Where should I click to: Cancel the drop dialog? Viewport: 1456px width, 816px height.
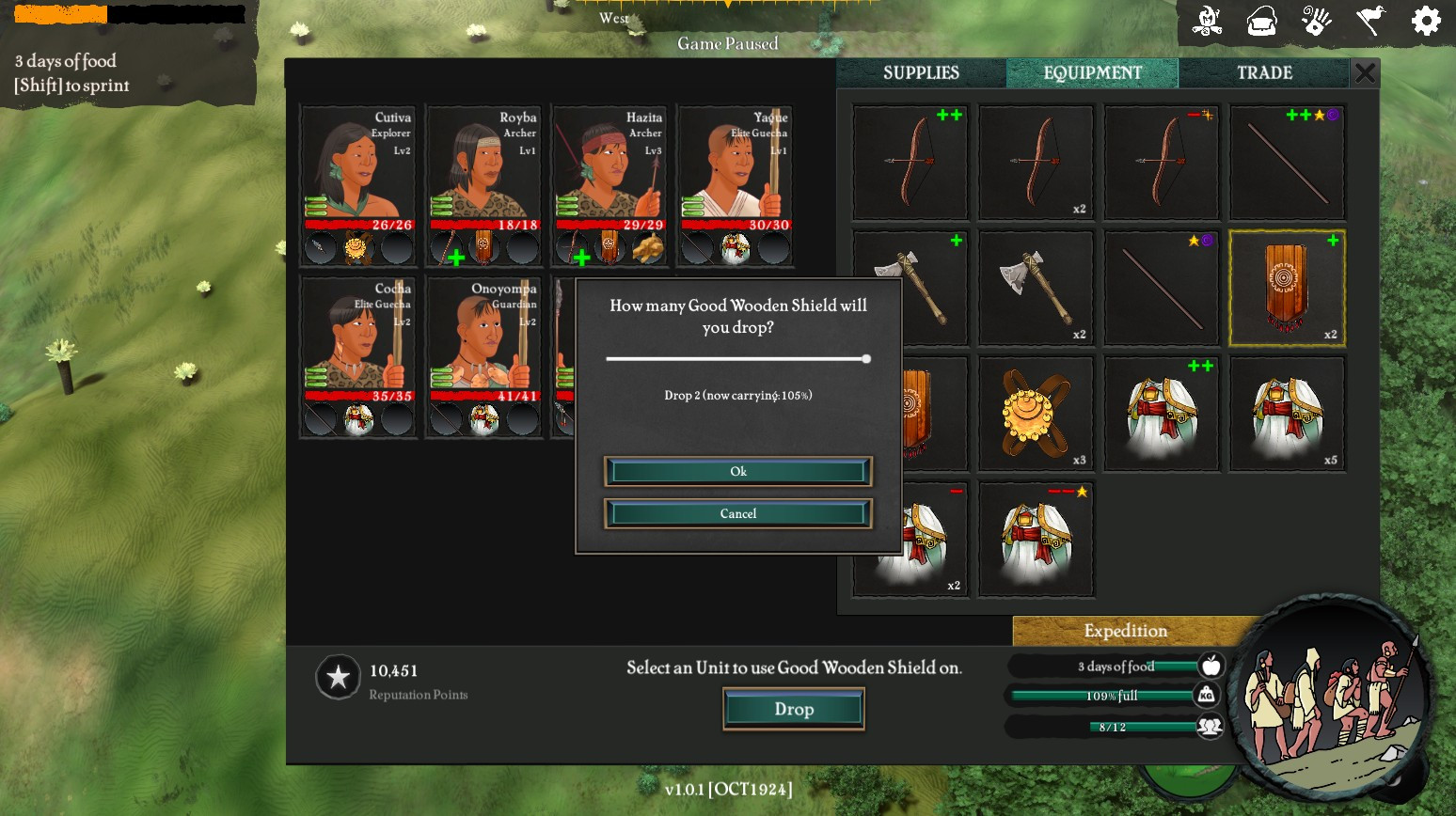[738, 513]
